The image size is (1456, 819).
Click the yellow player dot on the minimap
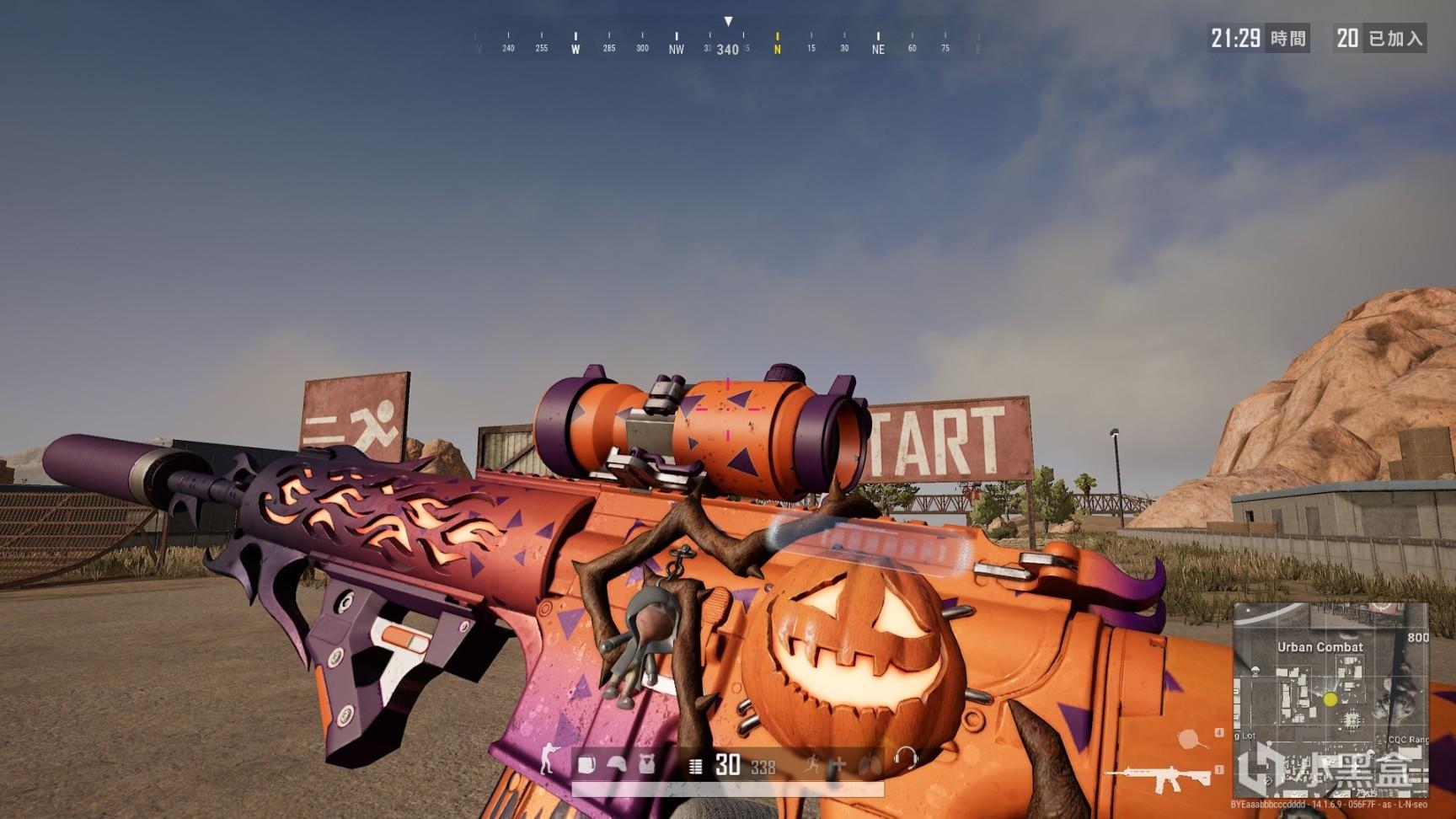click(x=1330, y=700)
